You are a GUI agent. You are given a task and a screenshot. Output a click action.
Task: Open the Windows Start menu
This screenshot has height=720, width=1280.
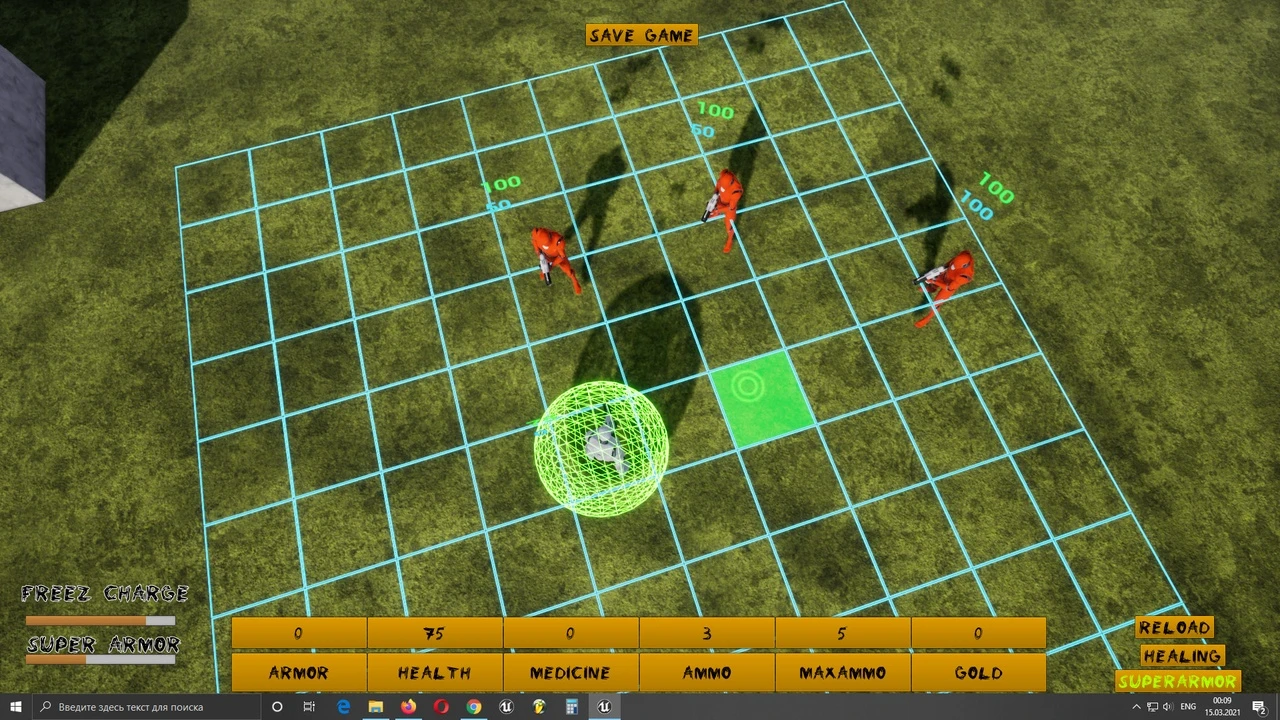16,707
